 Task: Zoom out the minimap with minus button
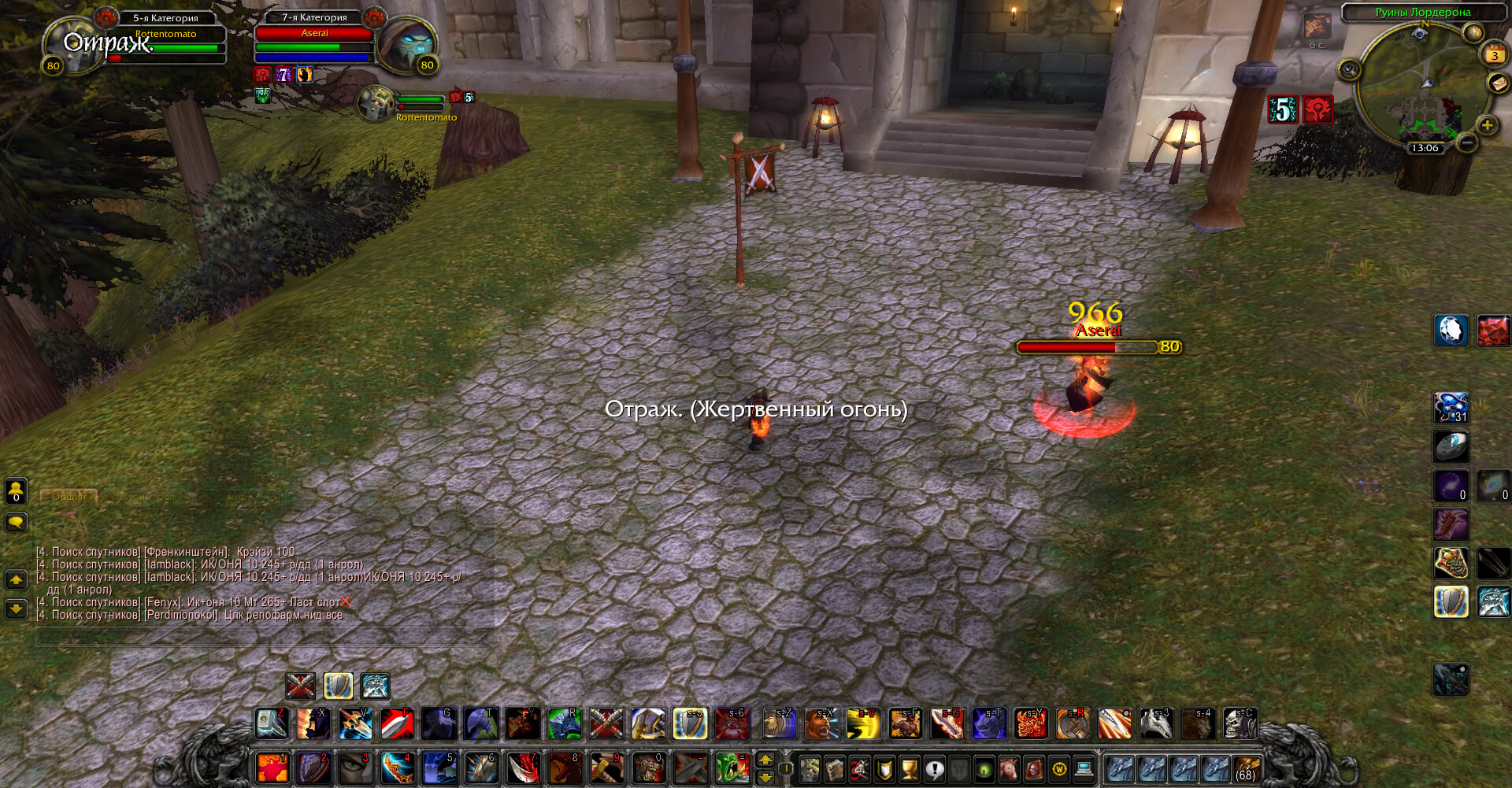point(1466,142)
